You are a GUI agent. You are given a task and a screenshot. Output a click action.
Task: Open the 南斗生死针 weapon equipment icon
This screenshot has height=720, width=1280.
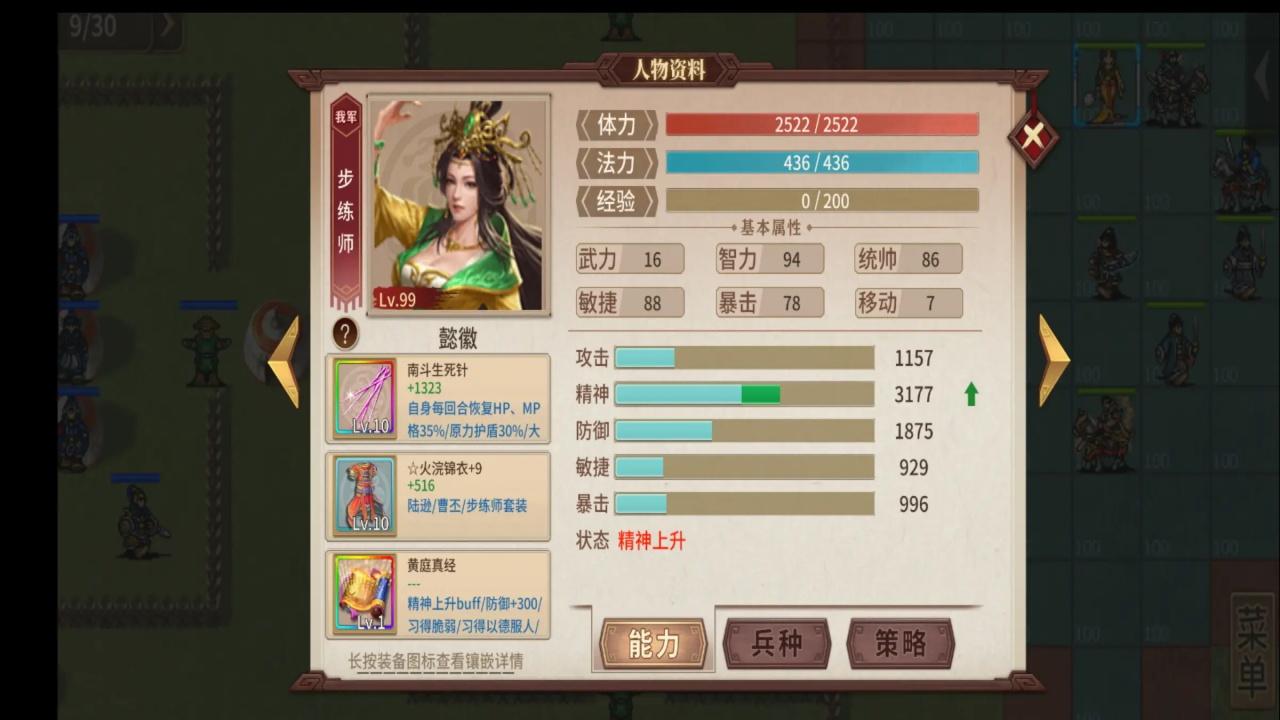(363, 397)
